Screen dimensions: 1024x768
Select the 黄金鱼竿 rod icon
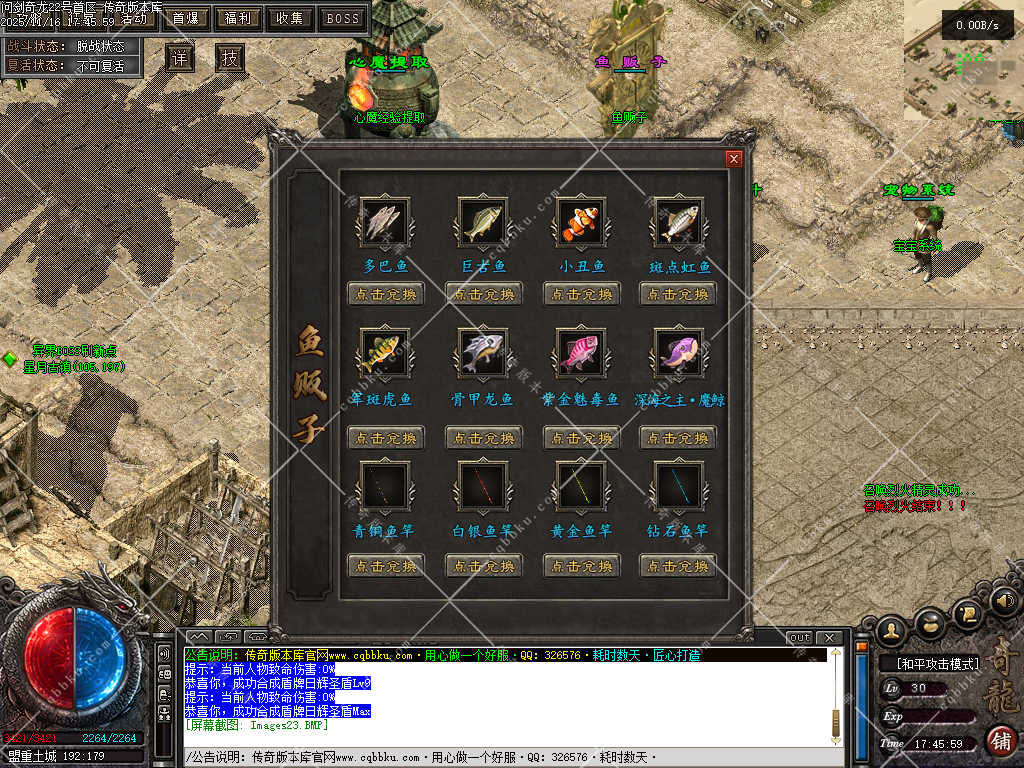(581, 485)
